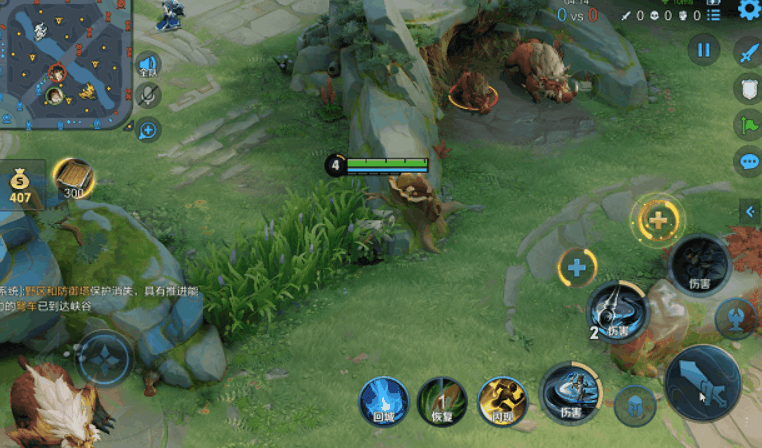Upgrade the skill with the blue plus
Image resolution: width=762 pixels, height=448 pixels.
coord(577,267)
